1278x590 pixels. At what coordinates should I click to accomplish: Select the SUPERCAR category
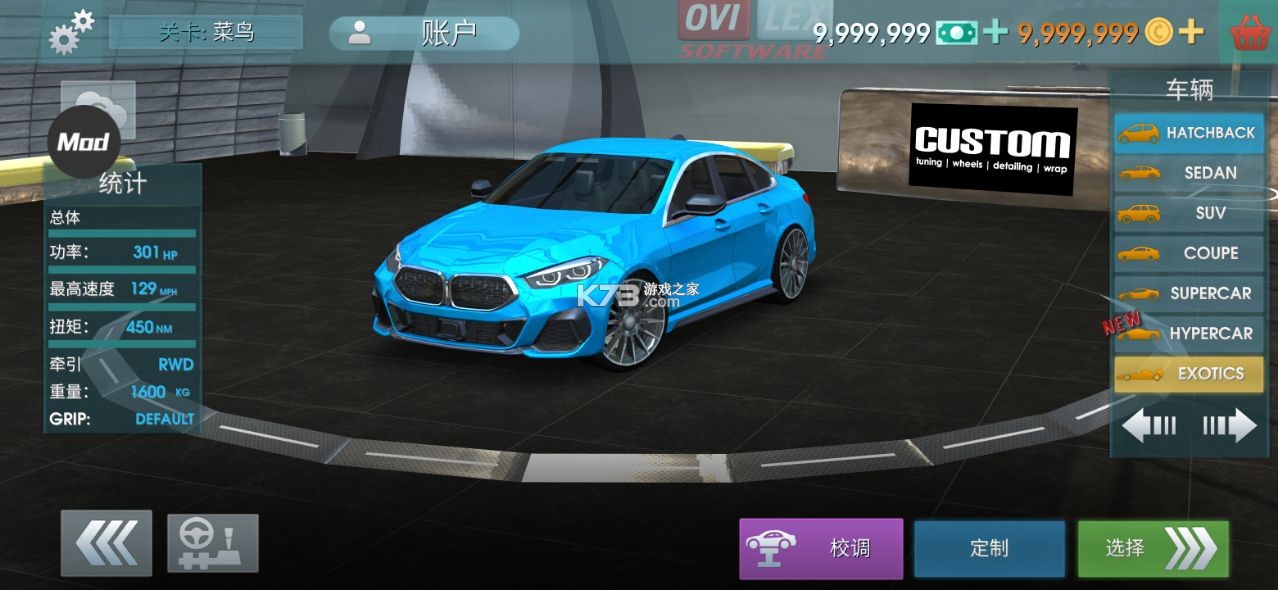[x=1189, y=293]
